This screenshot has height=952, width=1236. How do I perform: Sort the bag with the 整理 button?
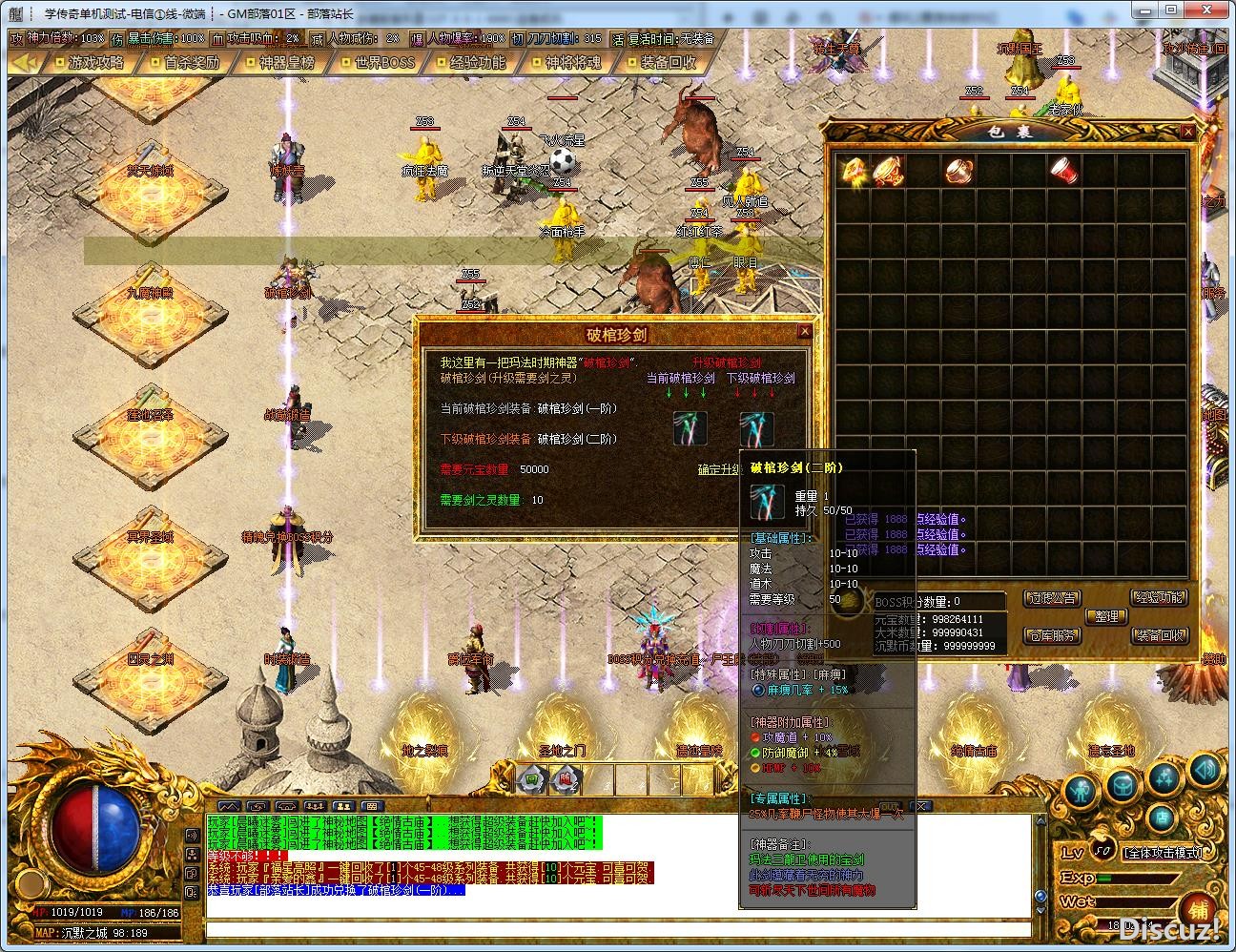(1106, 616)
